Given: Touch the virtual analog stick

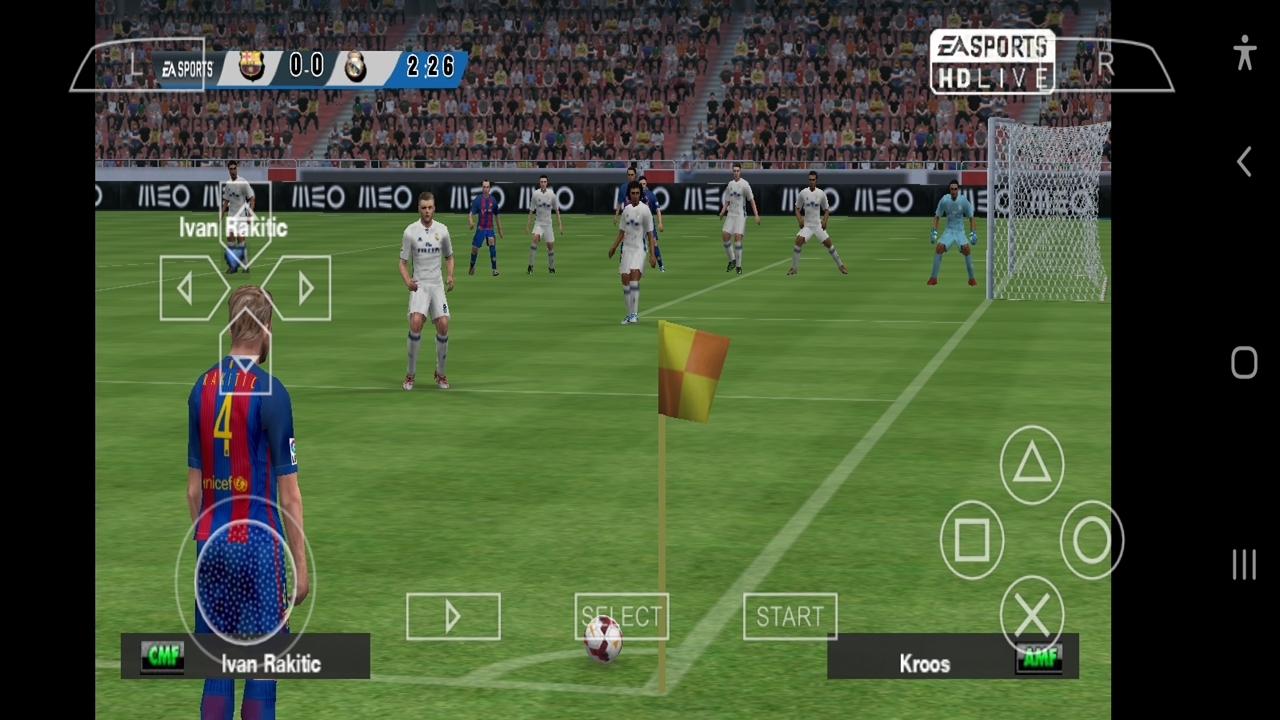Looking at the screenshot, I should (x=245, y=580).
